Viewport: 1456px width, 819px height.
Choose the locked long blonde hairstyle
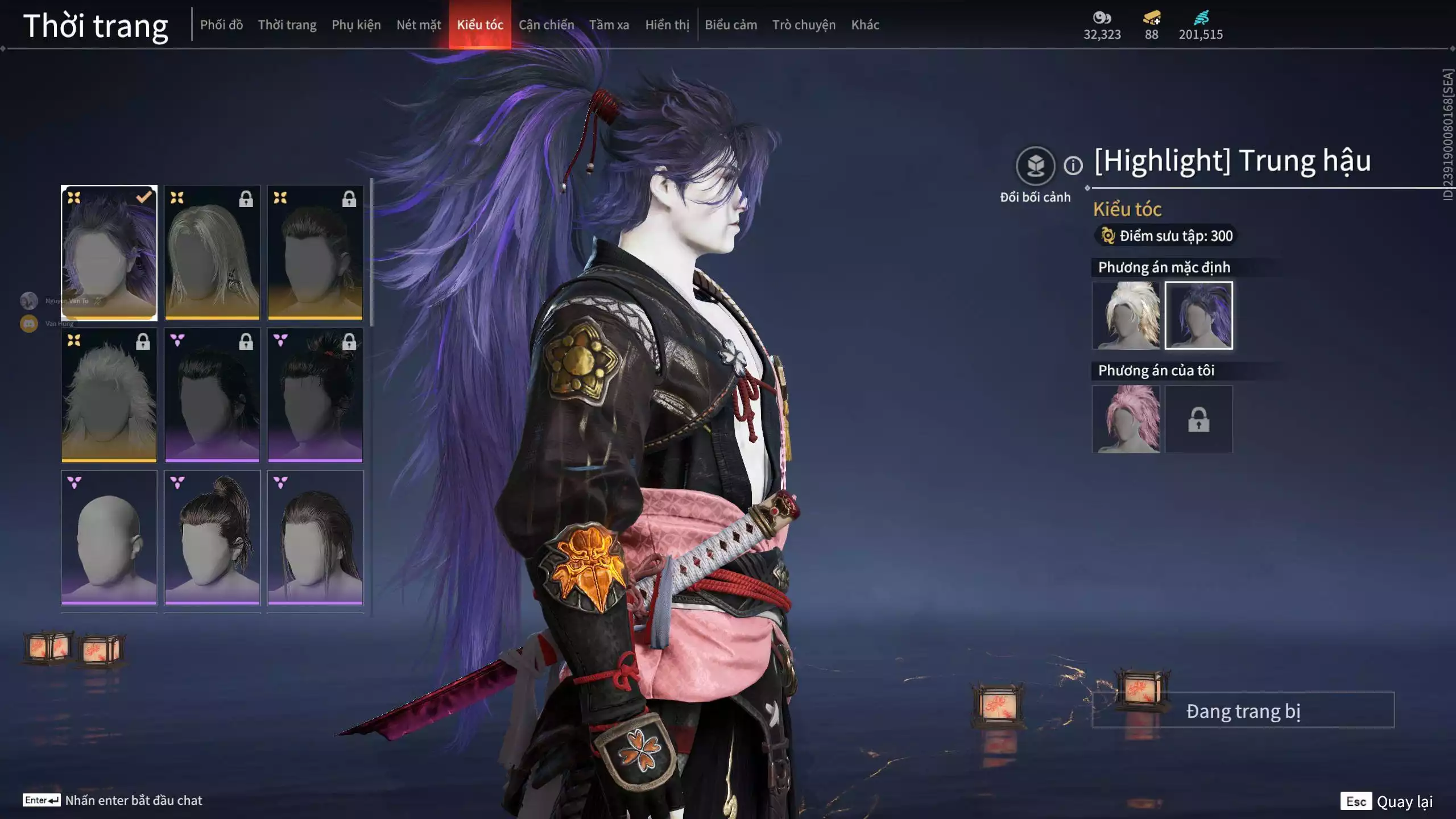212,253
